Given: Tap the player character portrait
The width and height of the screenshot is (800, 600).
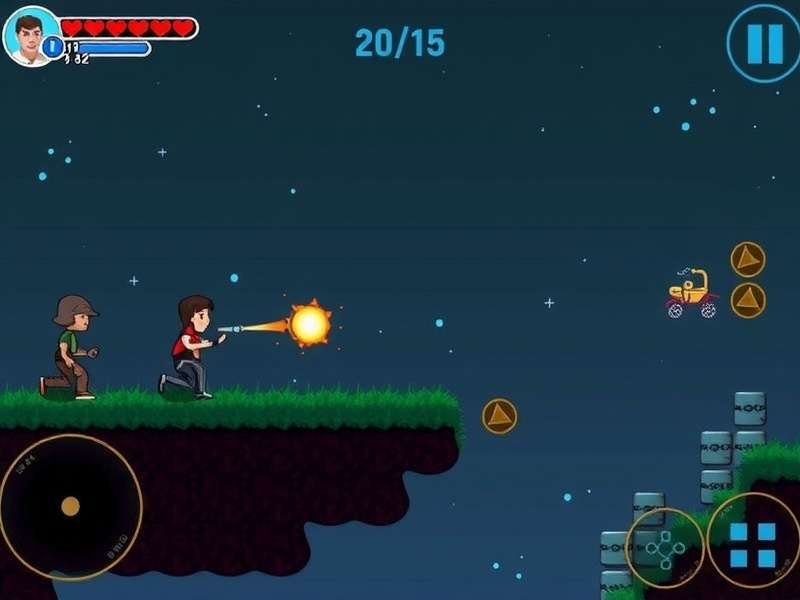Looking at the screenshot, I should (29, 33).
